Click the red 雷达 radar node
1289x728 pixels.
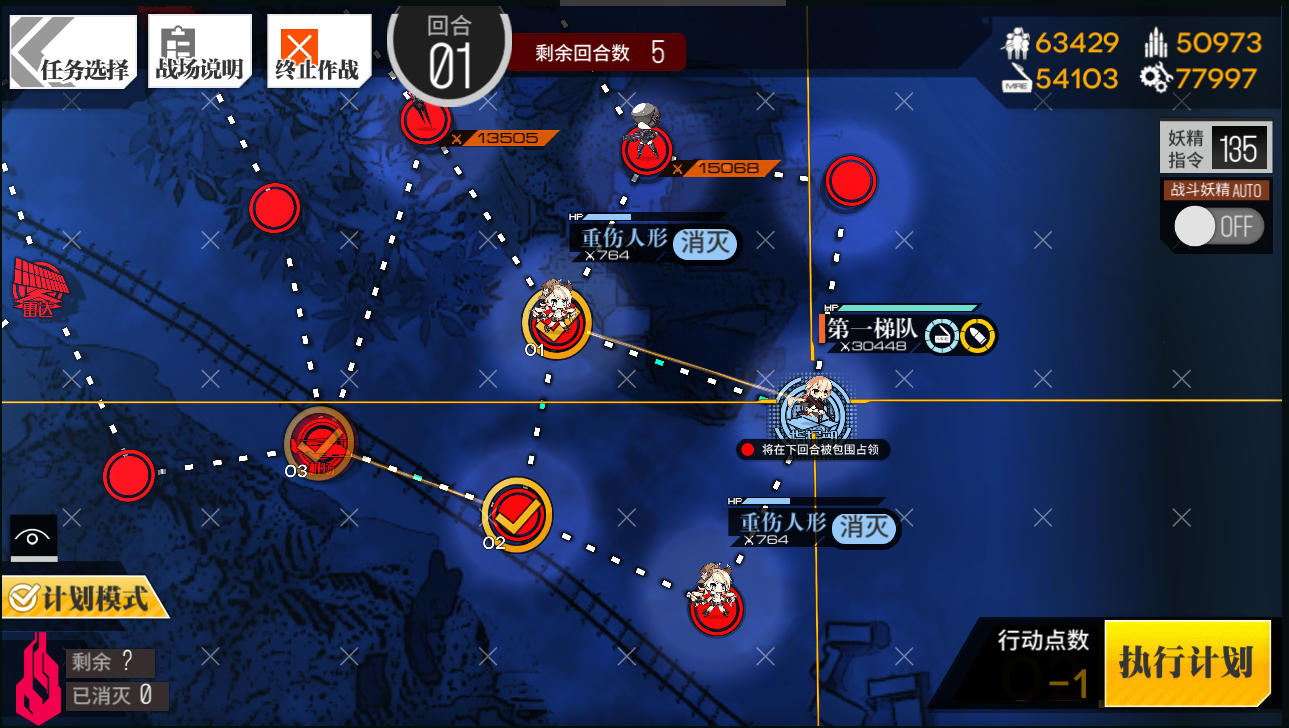click(40, 283)
